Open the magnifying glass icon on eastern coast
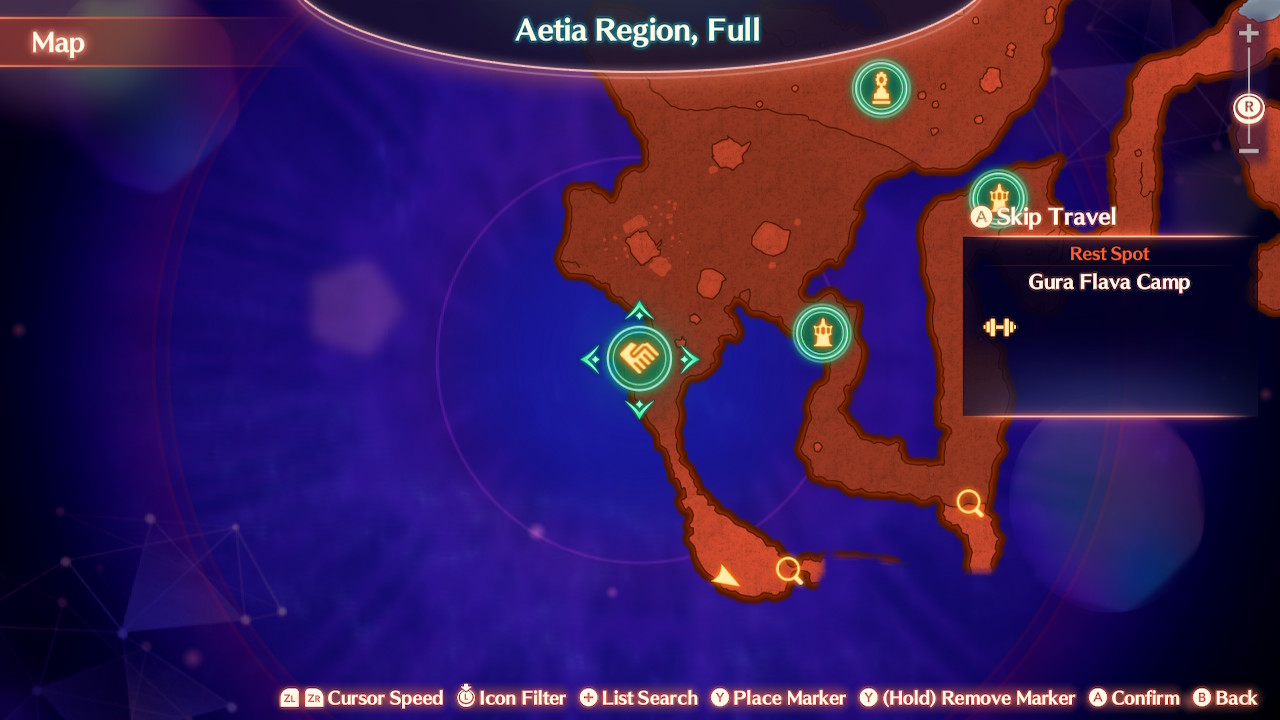This screenshot has width=1280, height=720. pyautogui.click(x=967, y=503)
